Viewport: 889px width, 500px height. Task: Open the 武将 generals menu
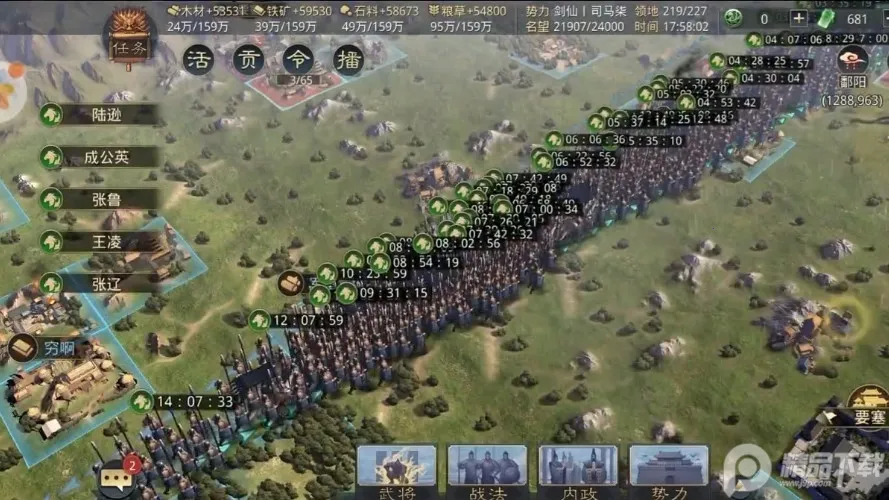[396, 470]
